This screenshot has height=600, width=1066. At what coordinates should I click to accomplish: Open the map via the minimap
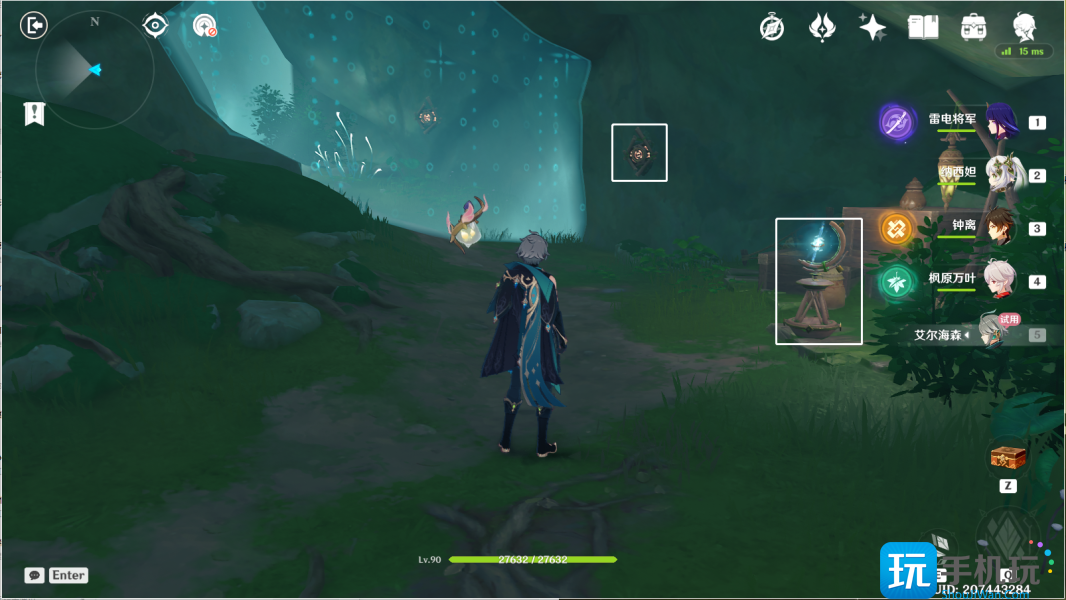(x=94, y=69)
